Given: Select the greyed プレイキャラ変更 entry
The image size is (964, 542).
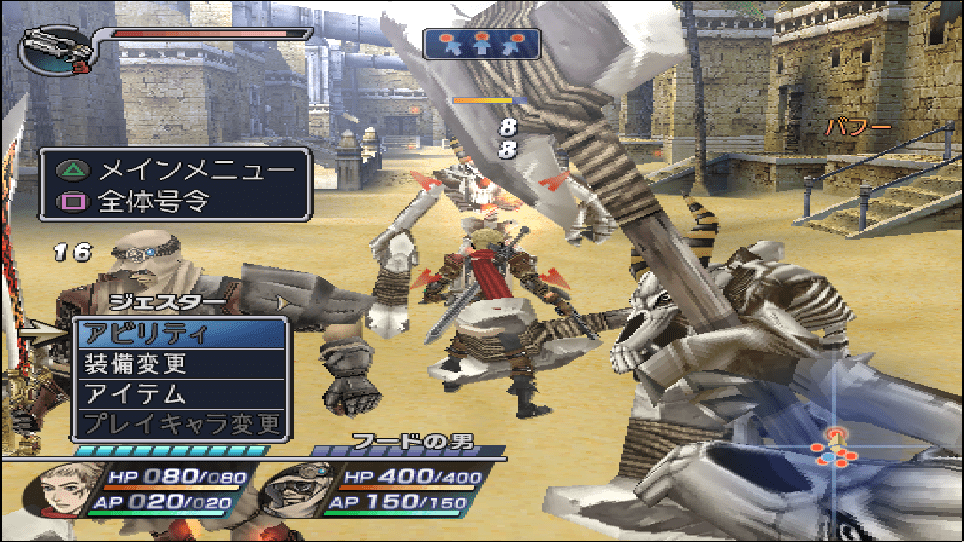Looking at the screenshot, I should pos(180,423).
